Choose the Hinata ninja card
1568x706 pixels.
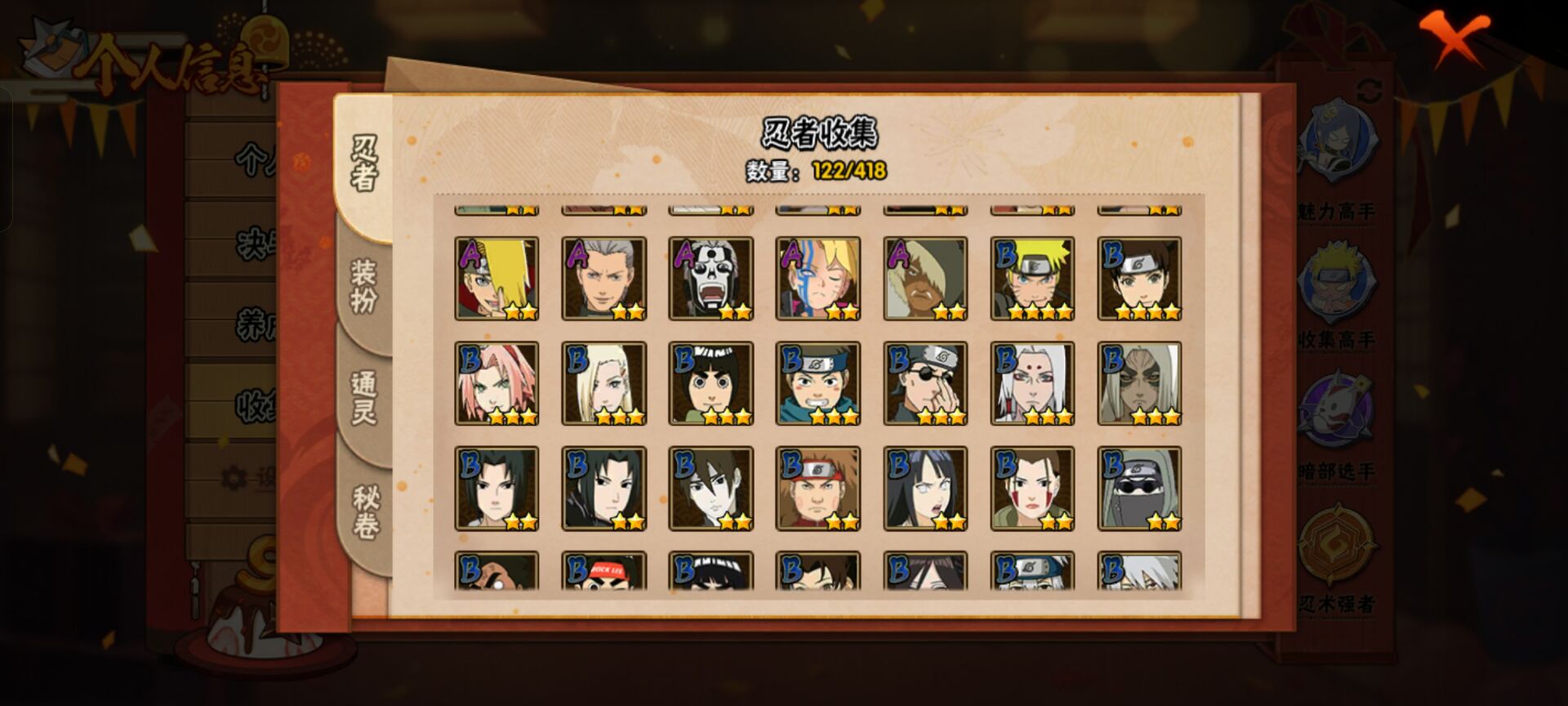[x=925, y=488]
